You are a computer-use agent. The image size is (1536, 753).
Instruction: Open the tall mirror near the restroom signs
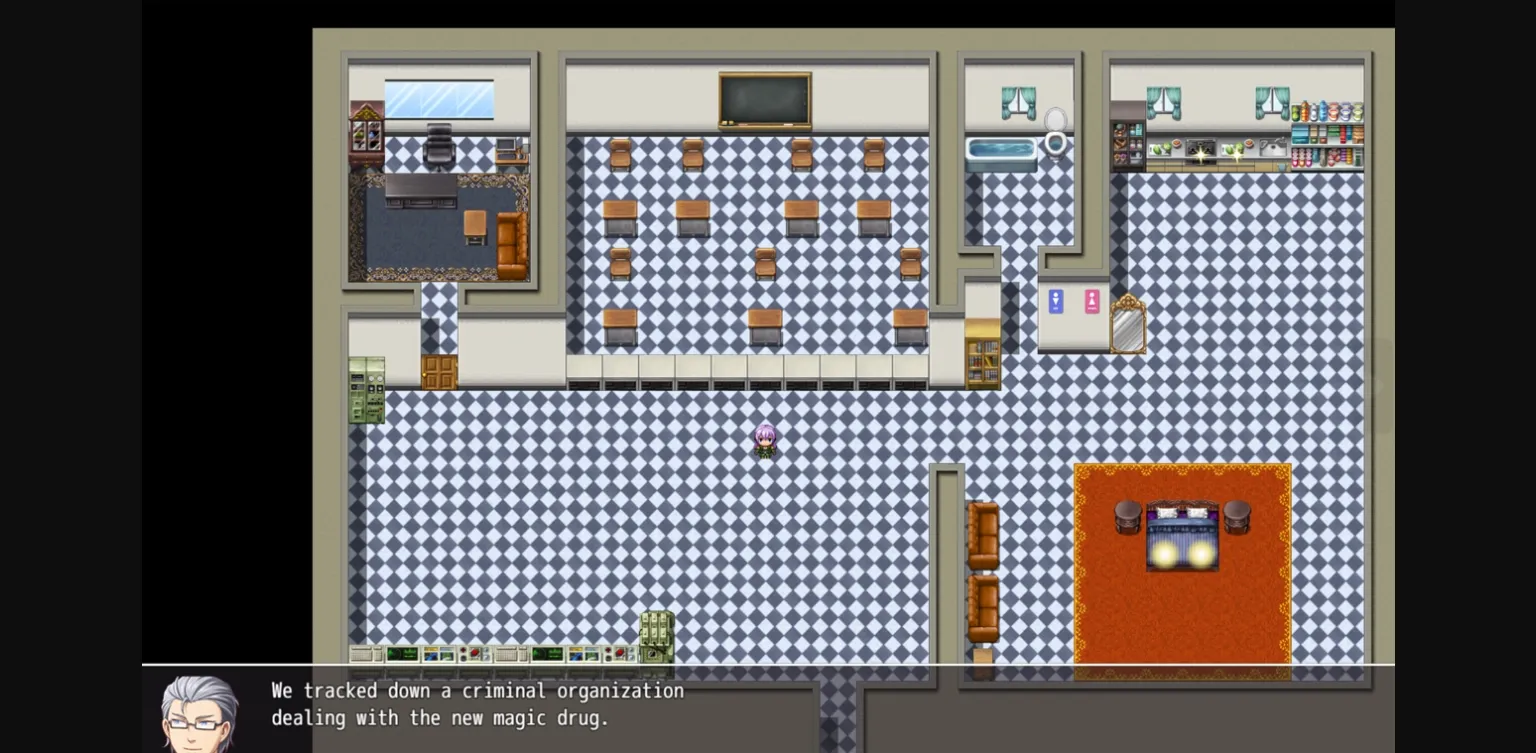pyautogui.click(x=1129, y=325)
